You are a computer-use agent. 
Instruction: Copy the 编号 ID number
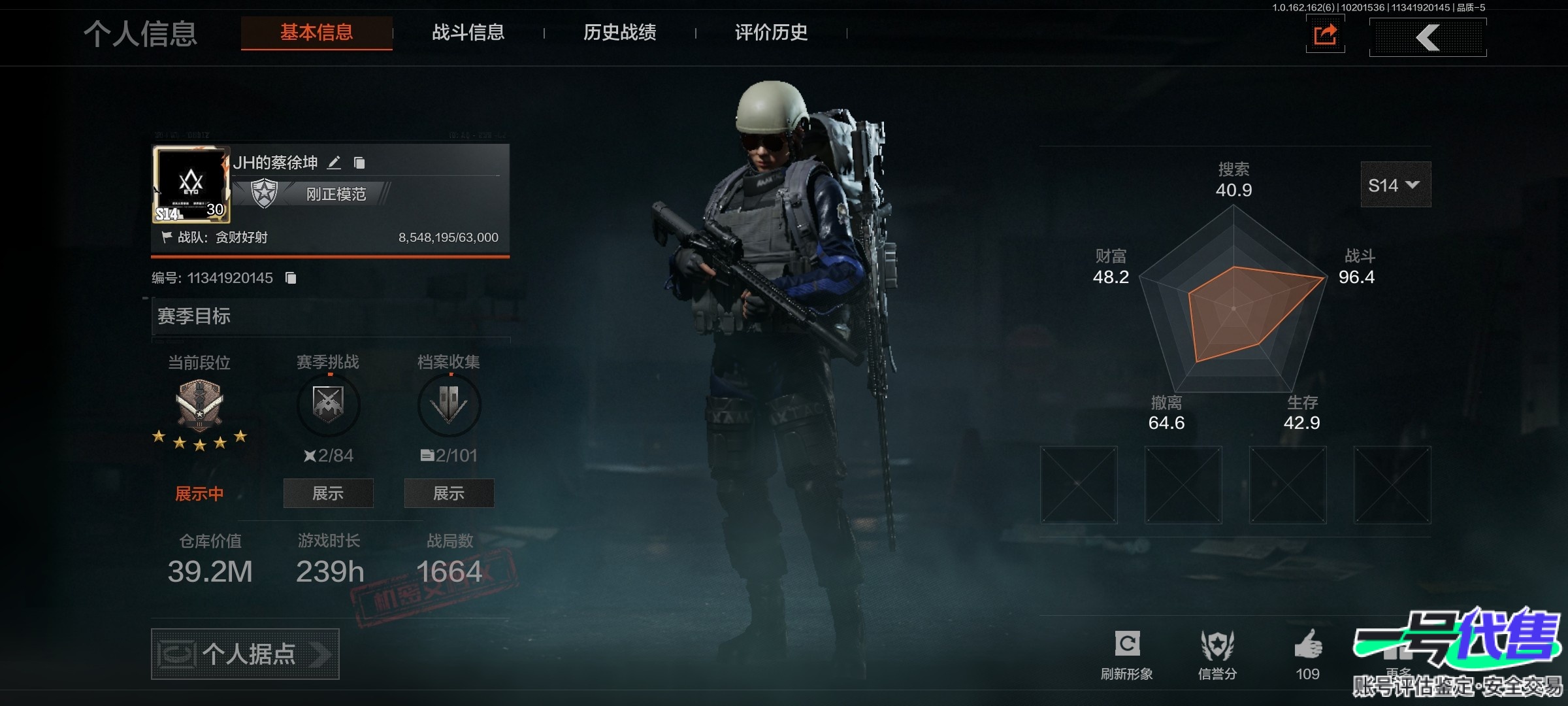[x=291, y=278]
